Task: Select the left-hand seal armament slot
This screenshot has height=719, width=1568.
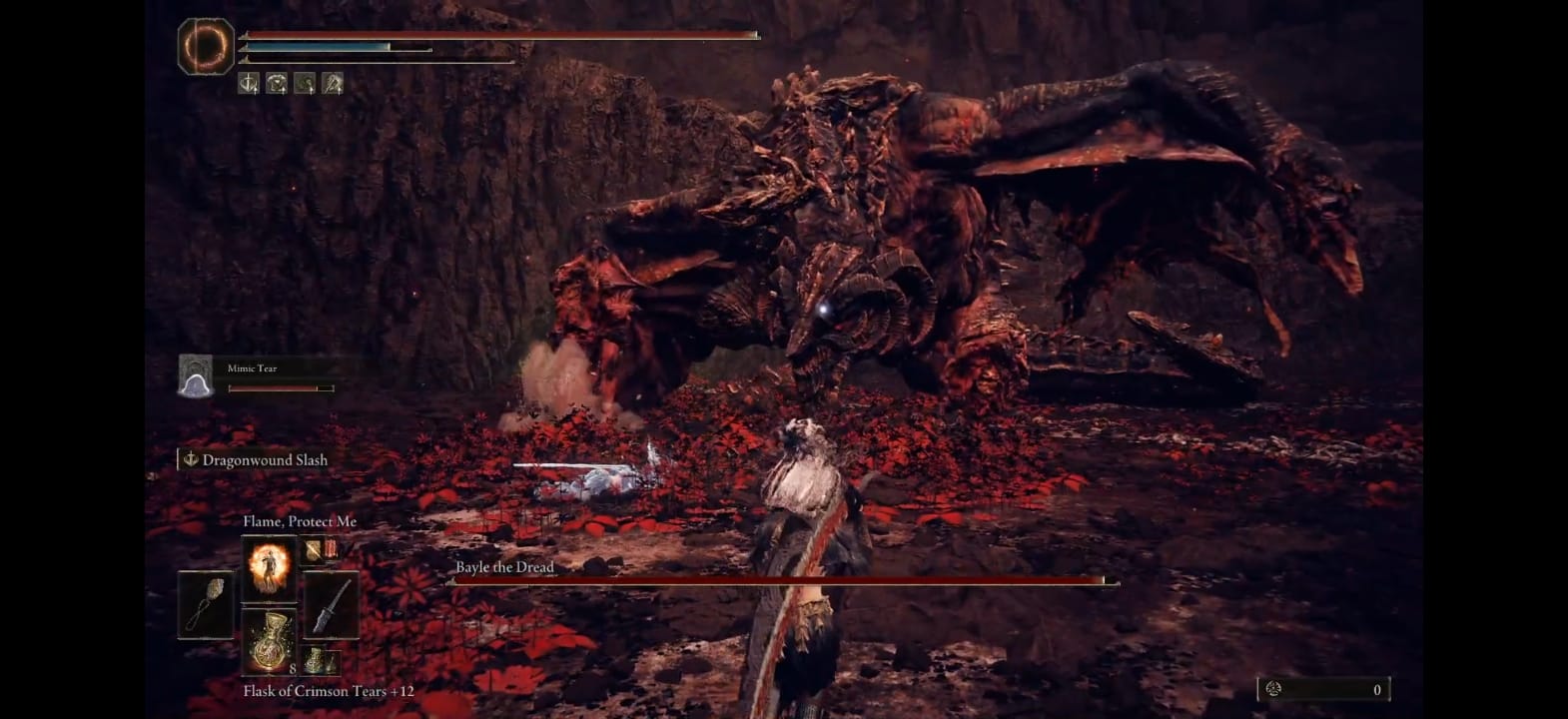Action: pyautogui.click(x=206, y=604)
